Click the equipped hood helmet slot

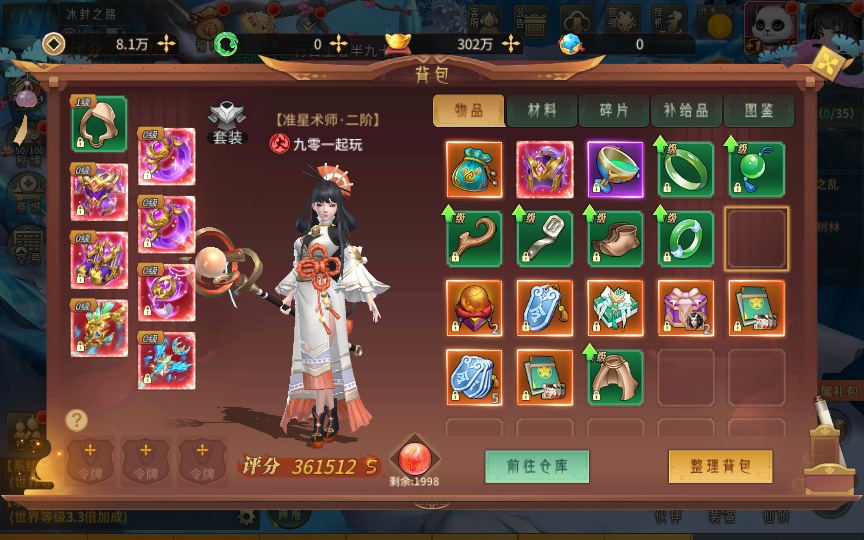(99, 124)
